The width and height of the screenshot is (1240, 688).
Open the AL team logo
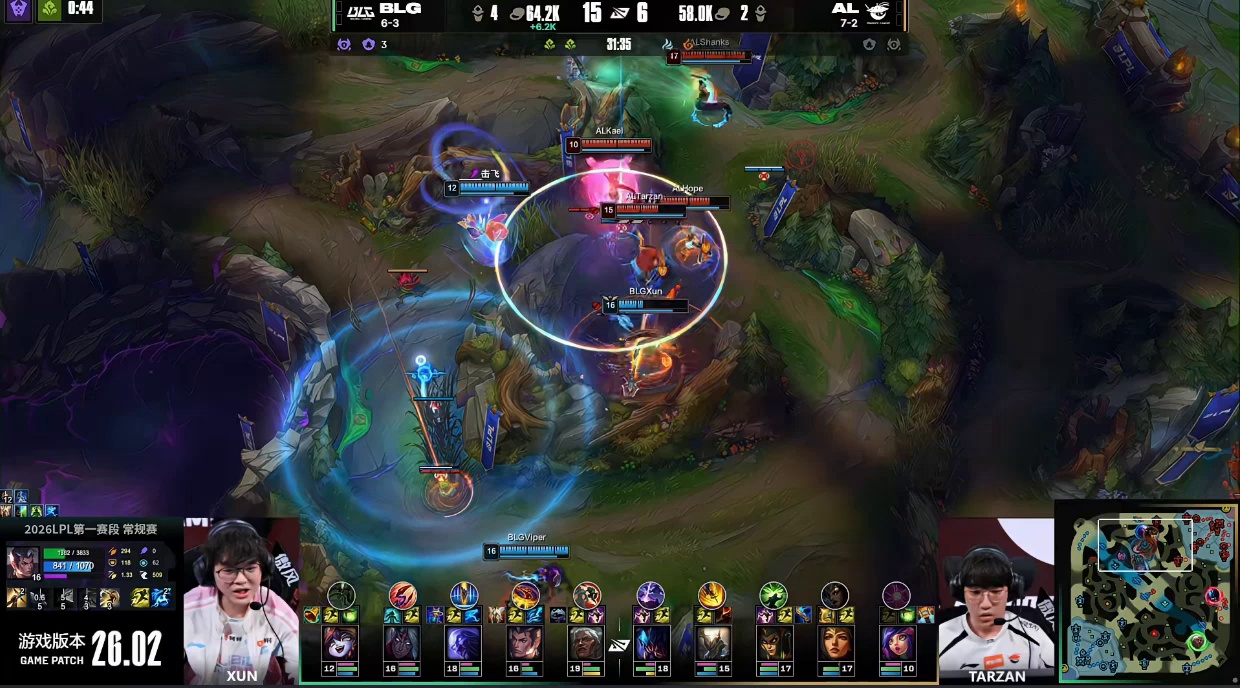point(876,12)
